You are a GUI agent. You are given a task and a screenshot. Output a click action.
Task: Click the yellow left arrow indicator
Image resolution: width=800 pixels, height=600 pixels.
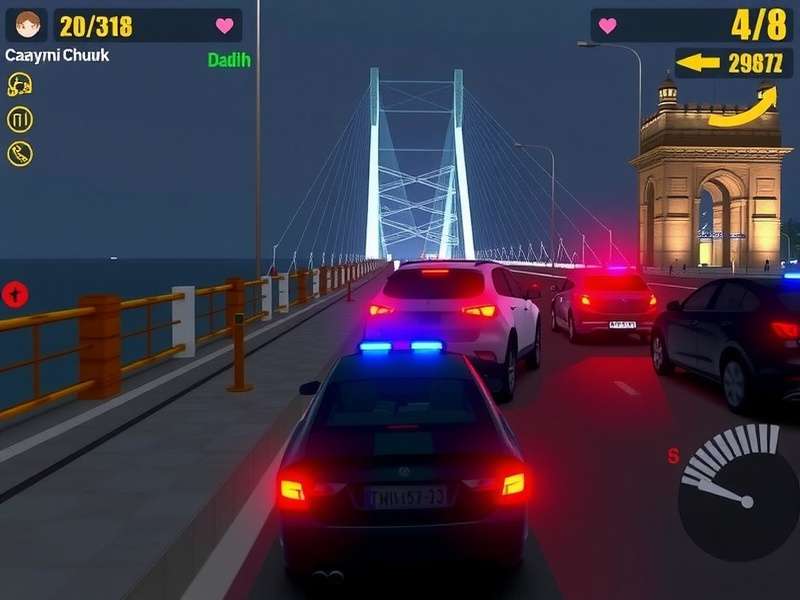coord(698,63)
